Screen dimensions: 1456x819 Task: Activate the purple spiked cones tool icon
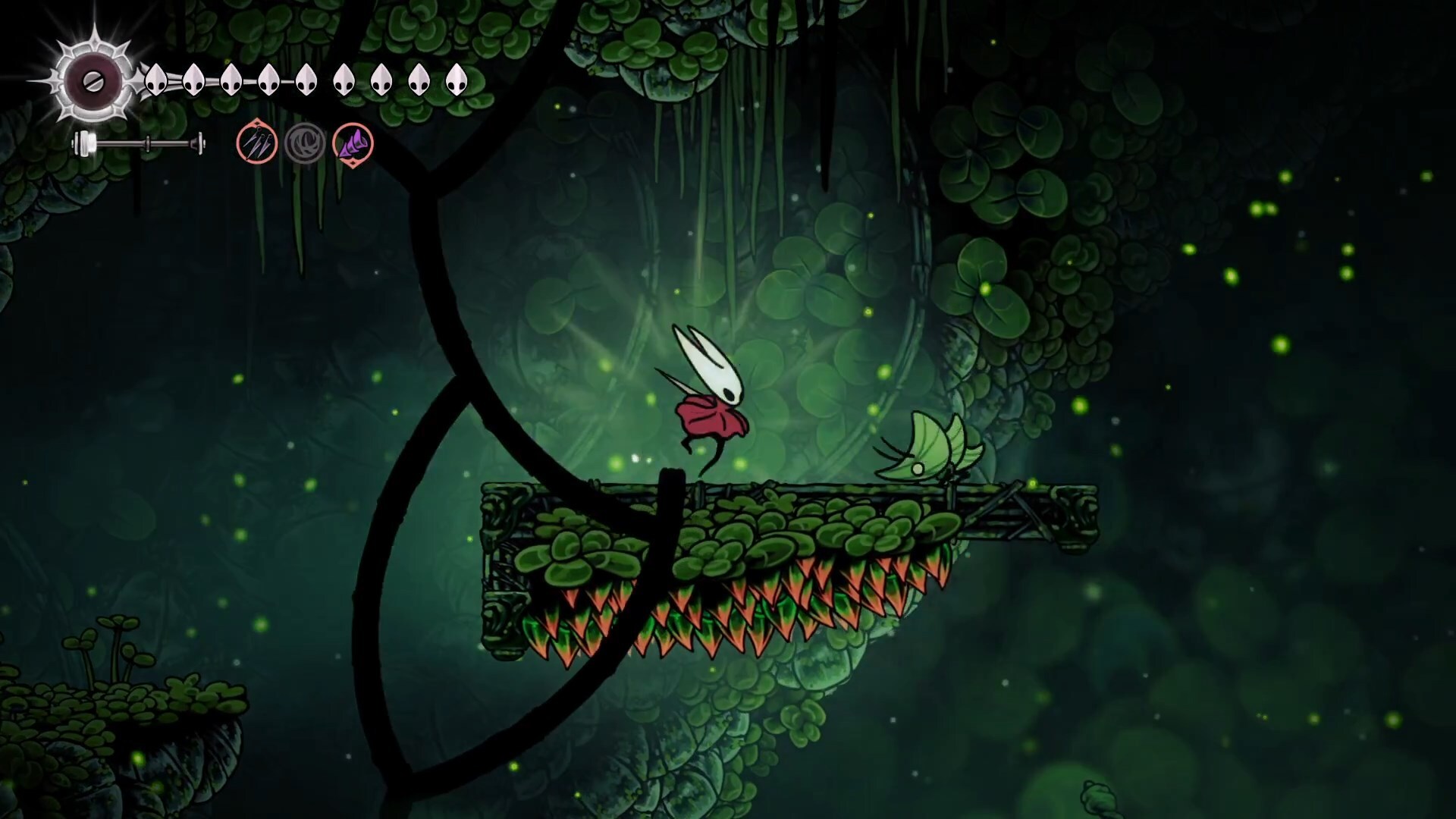point(353,143)
